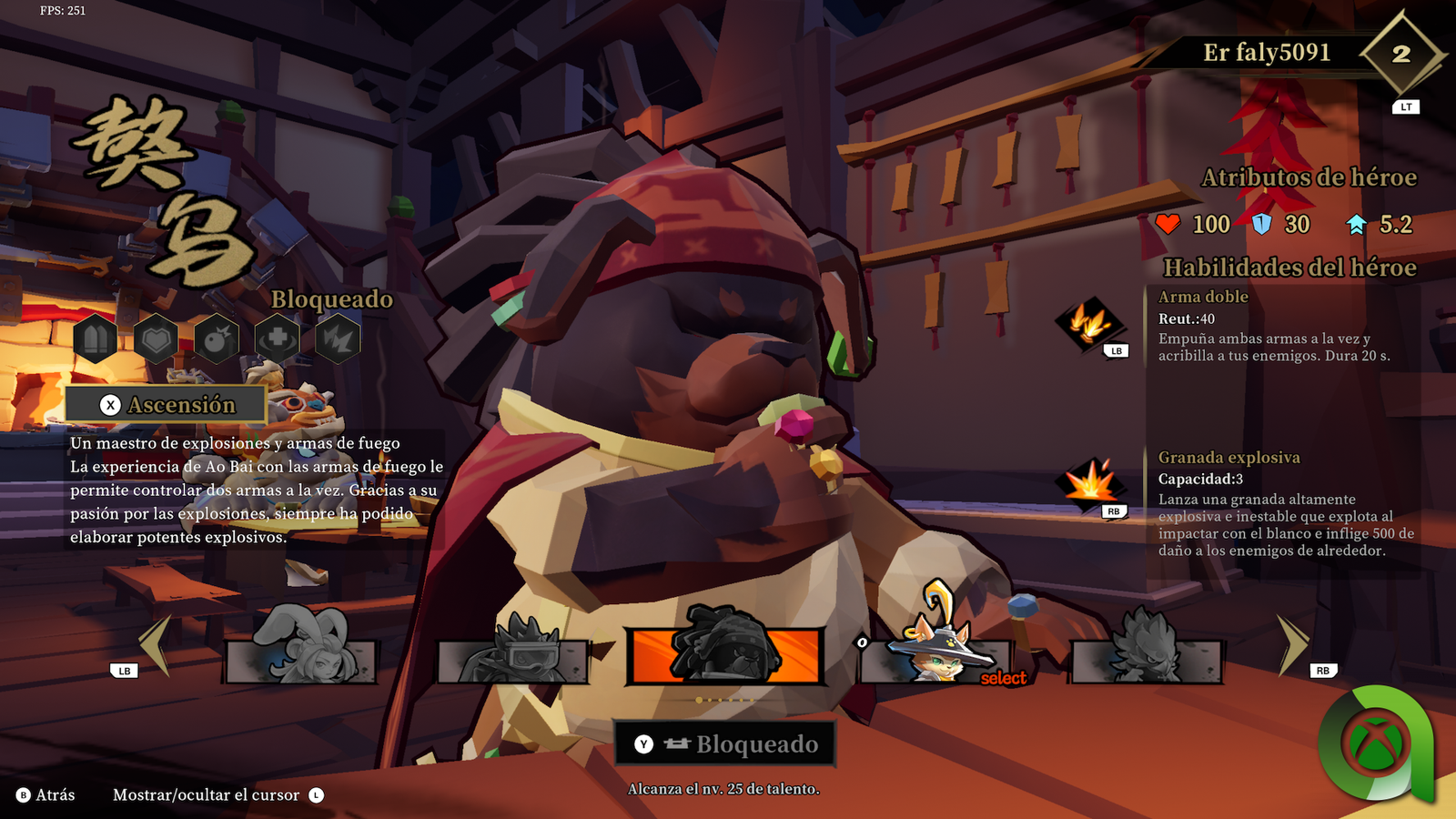Click the heart ascension hexagon icon
The image size is (1456, 819).
point(157,339)
